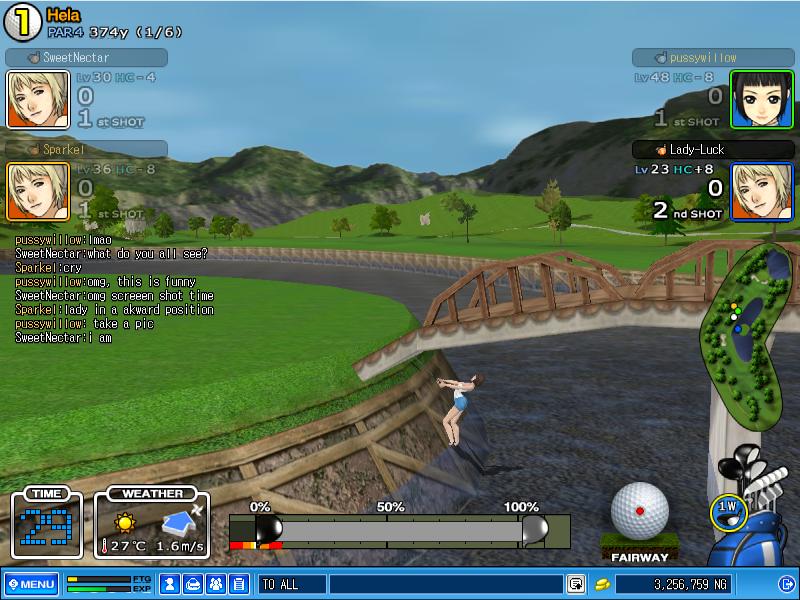800x600 pixels.
Task: Select the 1W club icon
Action: pyautogui.click(x=728, y=508)
